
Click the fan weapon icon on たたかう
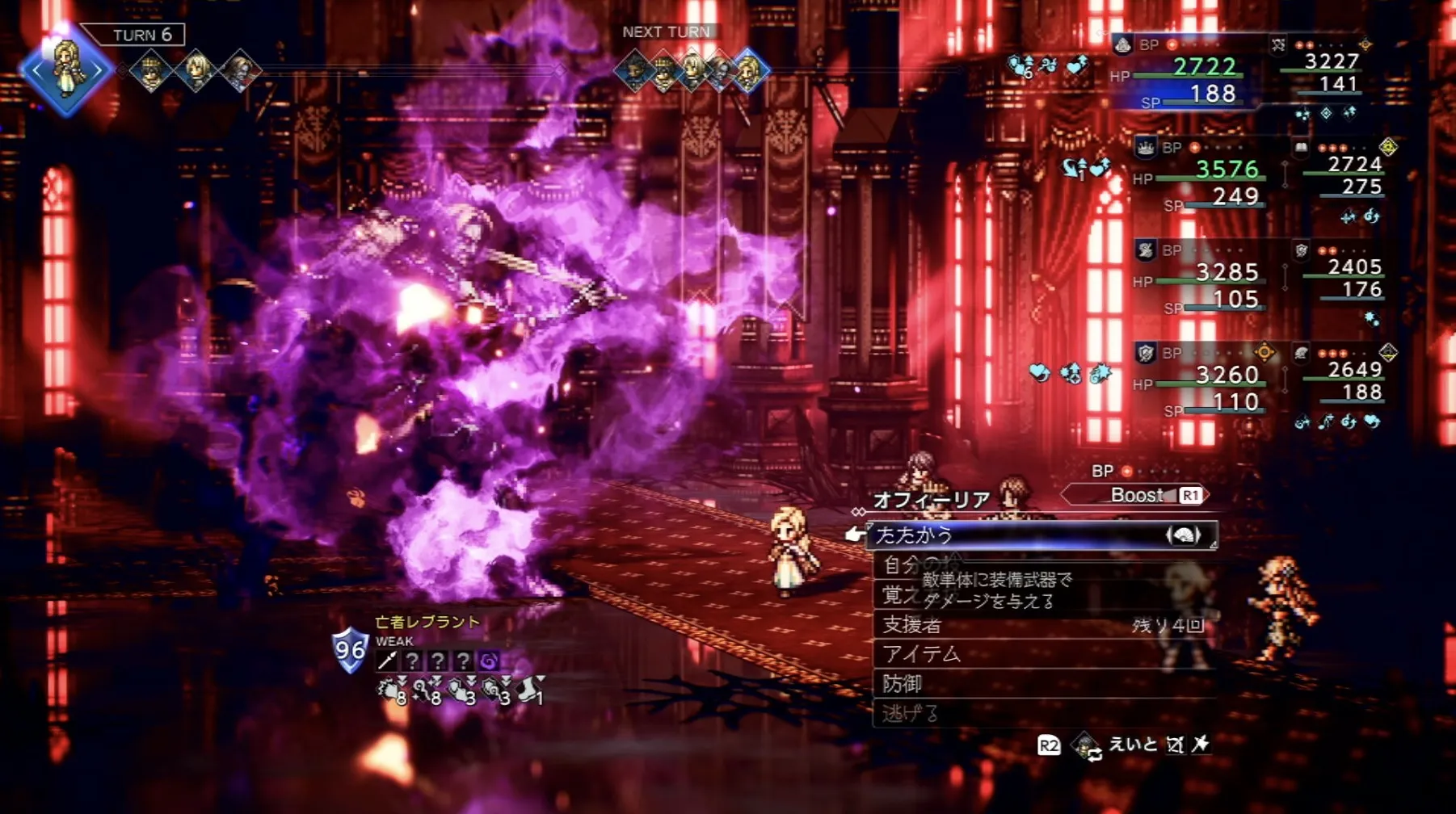point(1183,535)
